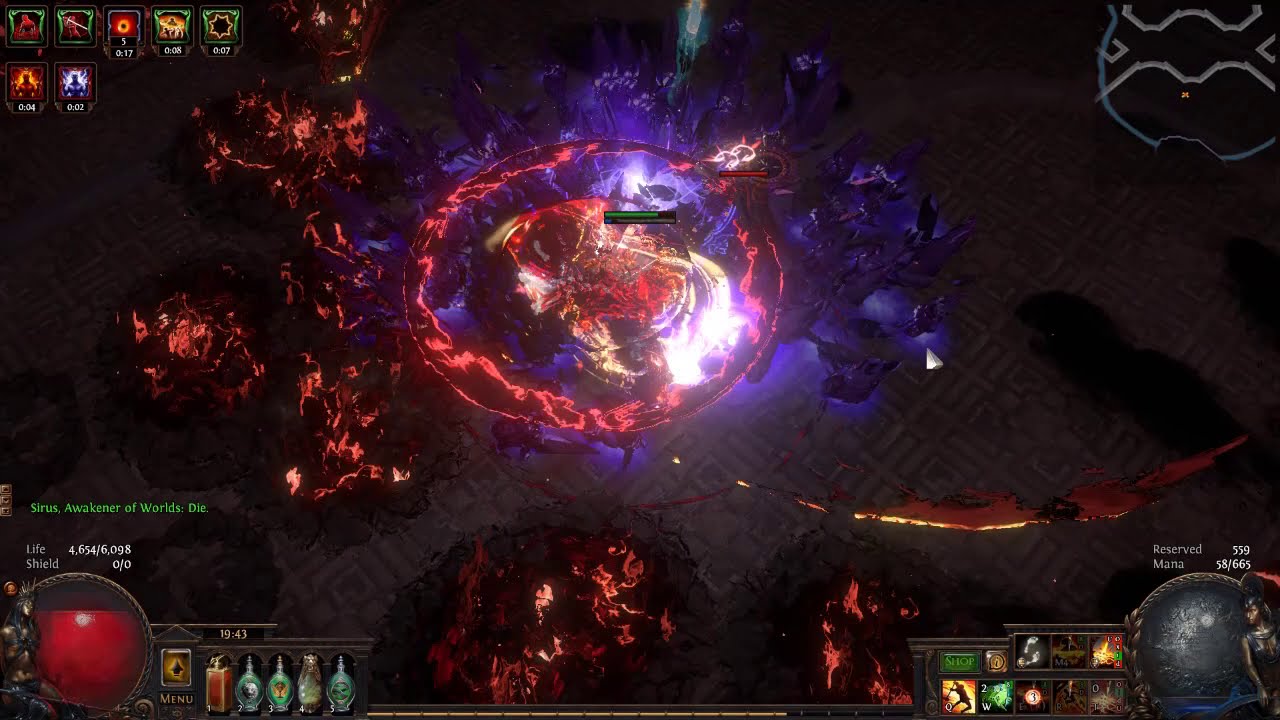Select the fiery skill icon above the T slot
This screenshot has width=1280, height=720.
point(1105,652)
